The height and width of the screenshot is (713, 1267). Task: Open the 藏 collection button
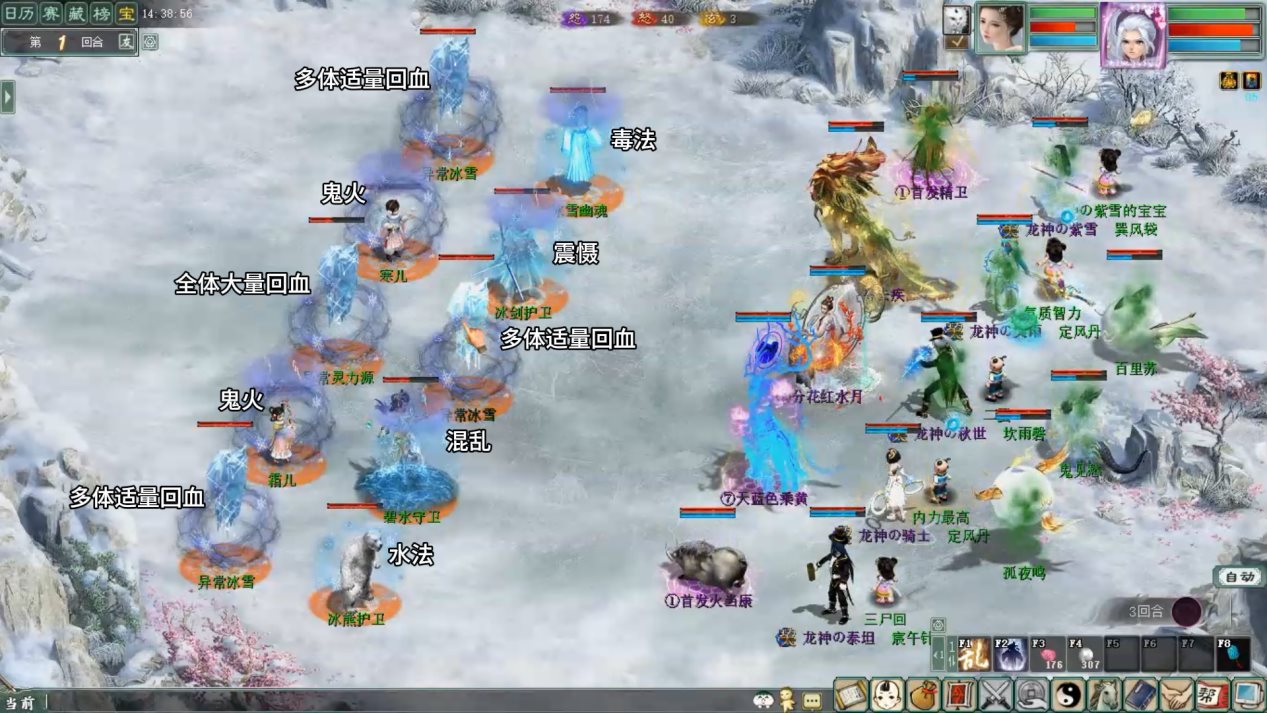coord(76,14)
